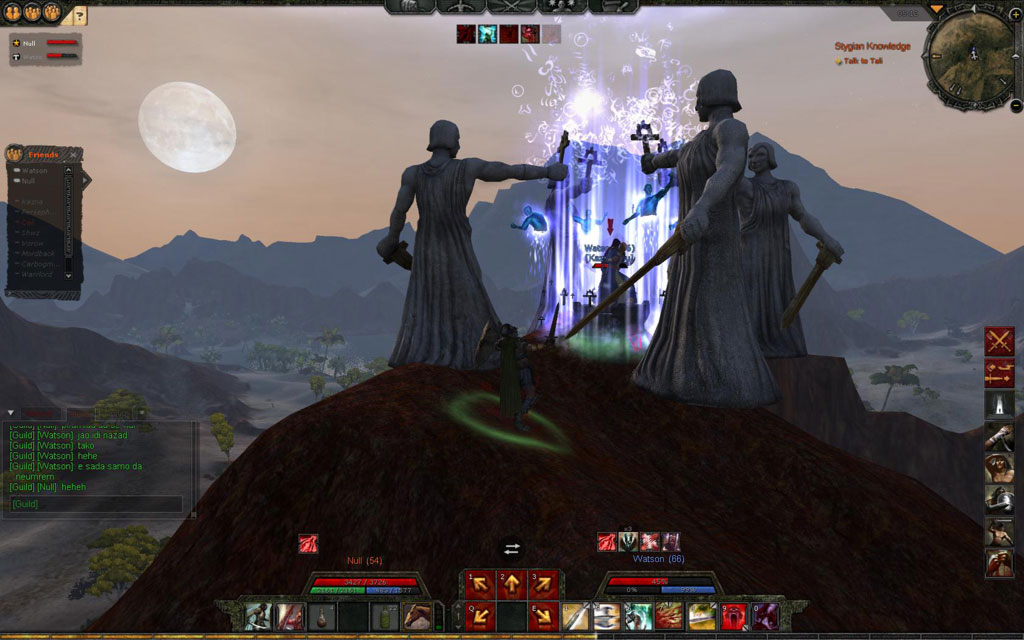Screen dimensions: 1024x640
Task: Trigger the lower-left arrow attack (Q)
Action: (x=481, y=614)
